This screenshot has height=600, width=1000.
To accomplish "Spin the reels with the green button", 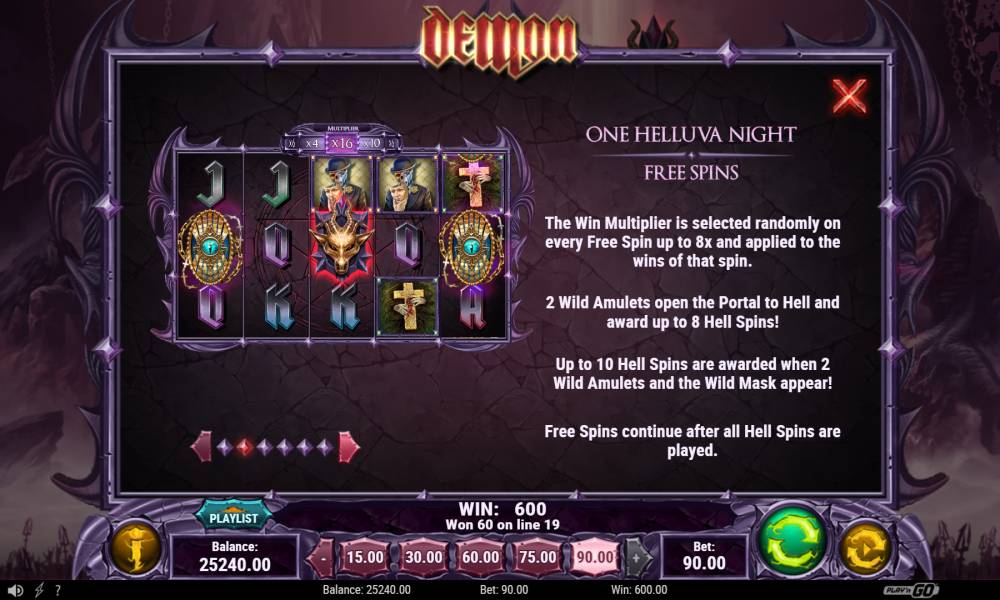I will point(793,543).
